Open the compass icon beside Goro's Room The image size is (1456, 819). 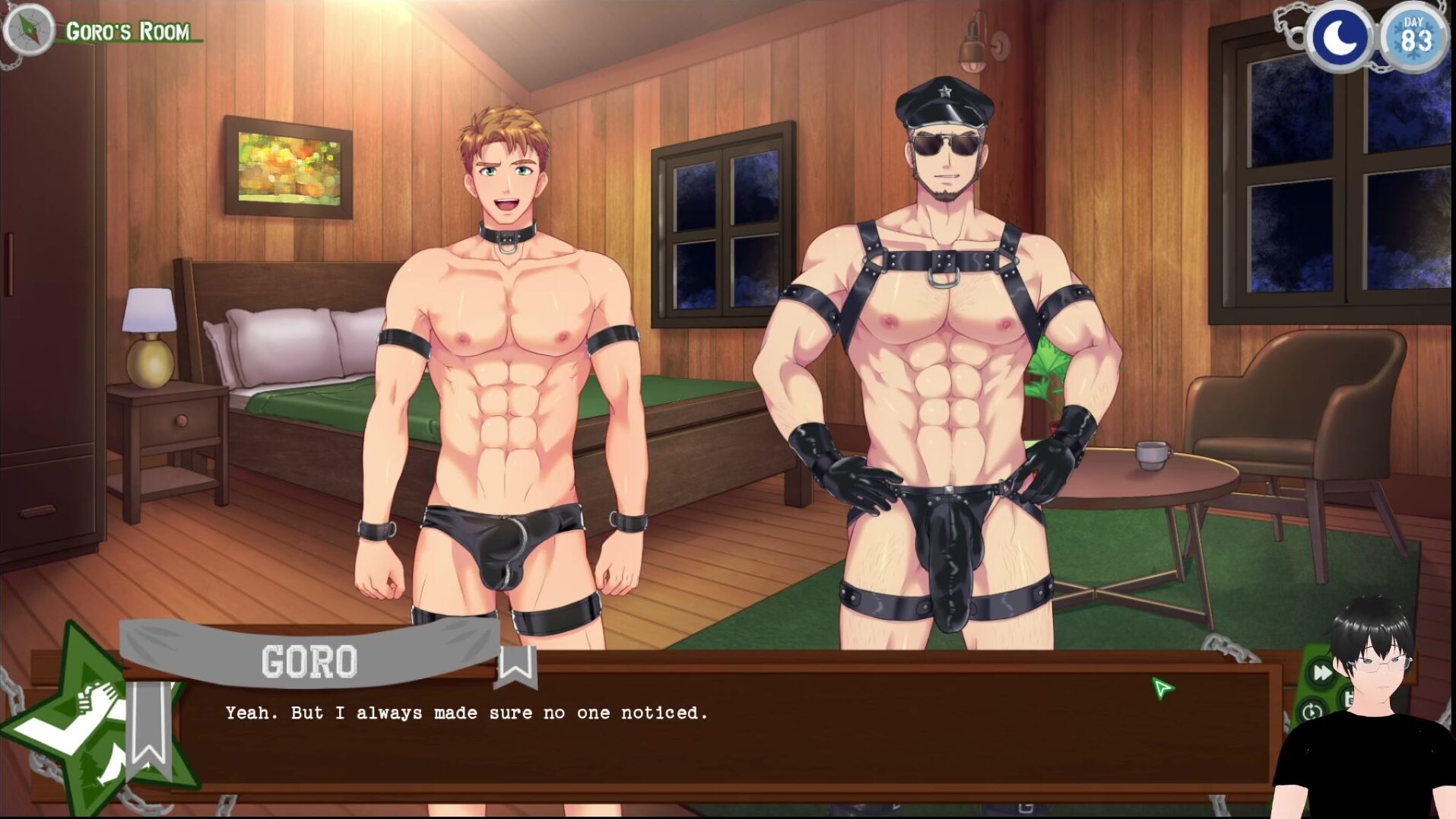[29, 30]
